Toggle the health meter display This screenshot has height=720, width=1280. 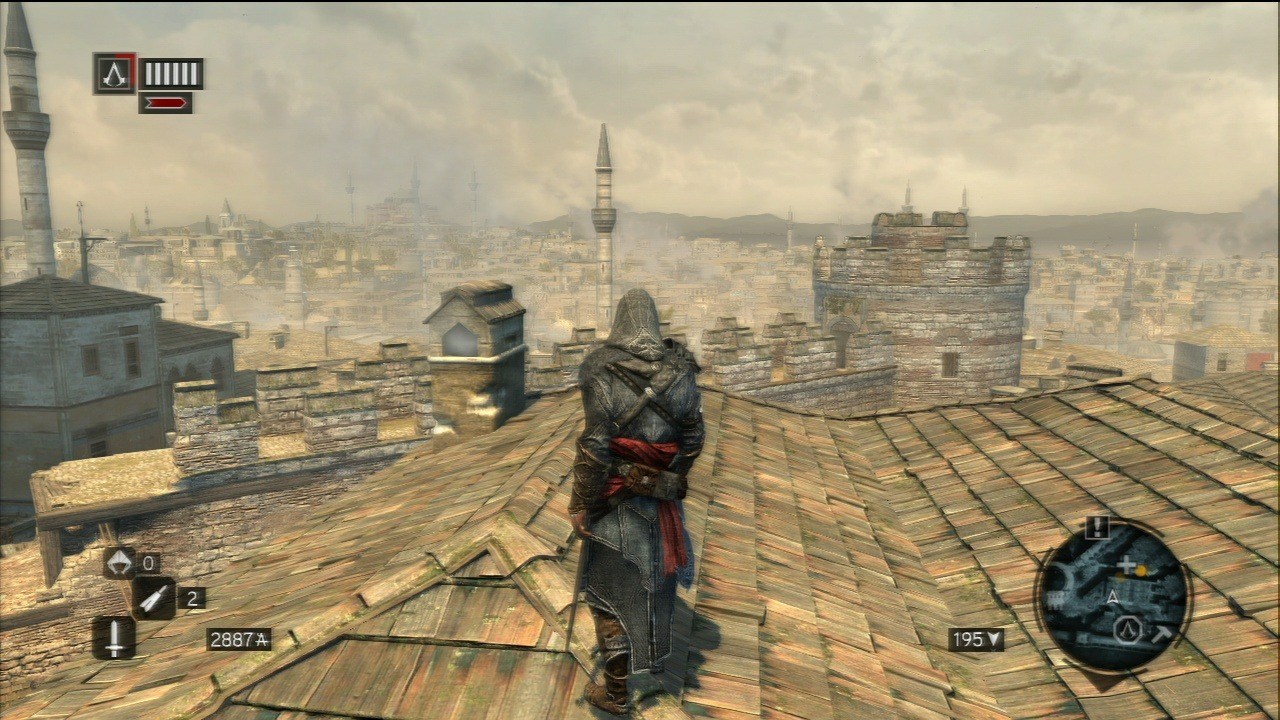tap(170, 72)
